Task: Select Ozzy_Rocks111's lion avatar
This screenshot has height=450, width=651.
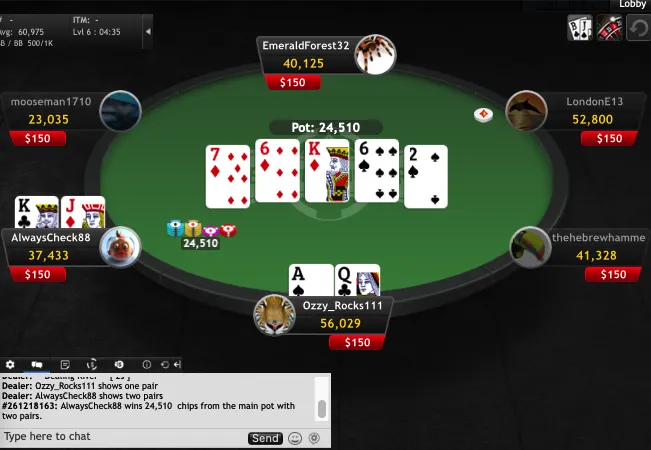Action: click(274, 315)
